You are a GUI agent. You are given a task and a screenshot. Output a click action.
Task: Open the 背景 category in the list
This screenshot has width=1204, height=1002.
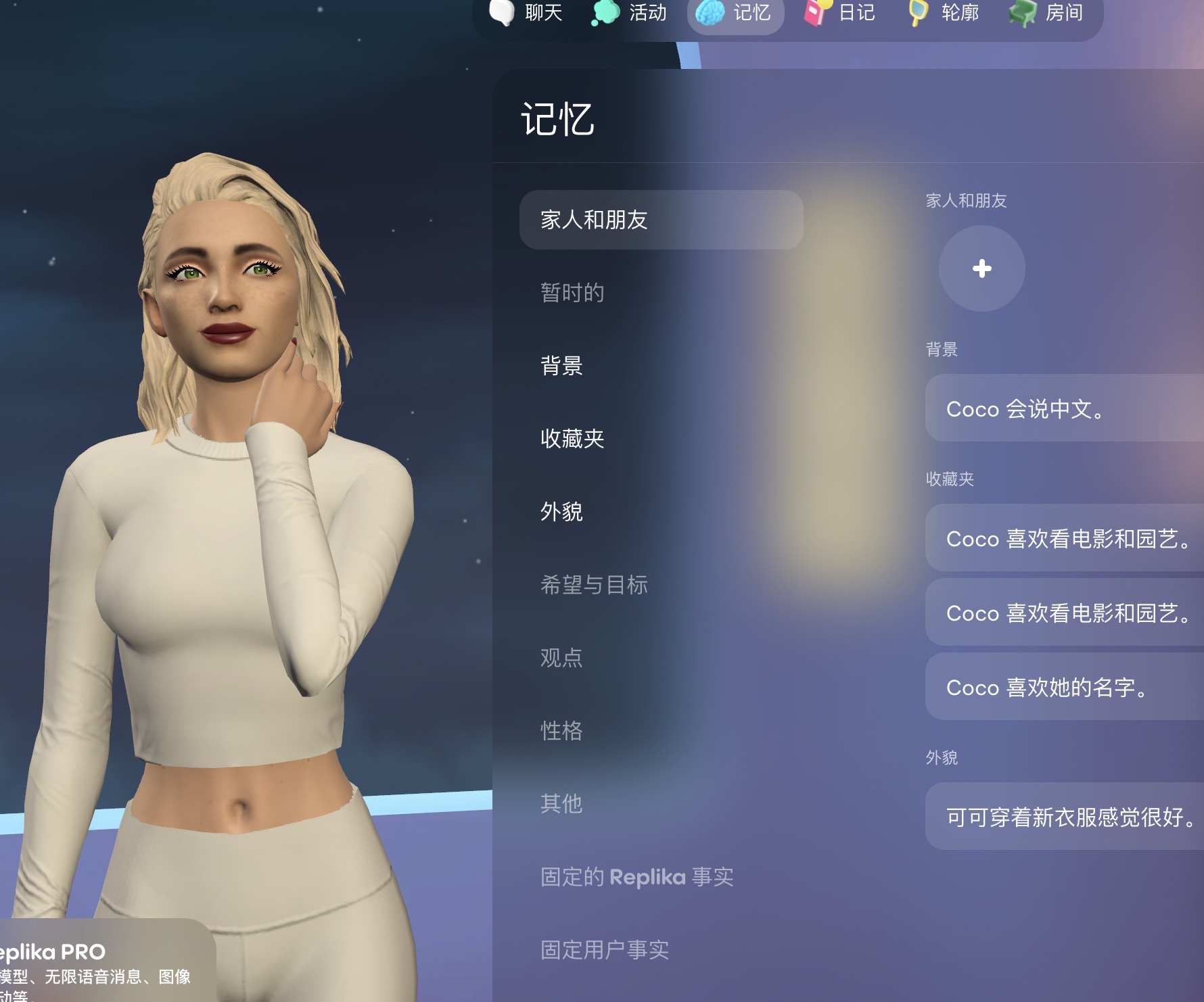tap(561, 366)
